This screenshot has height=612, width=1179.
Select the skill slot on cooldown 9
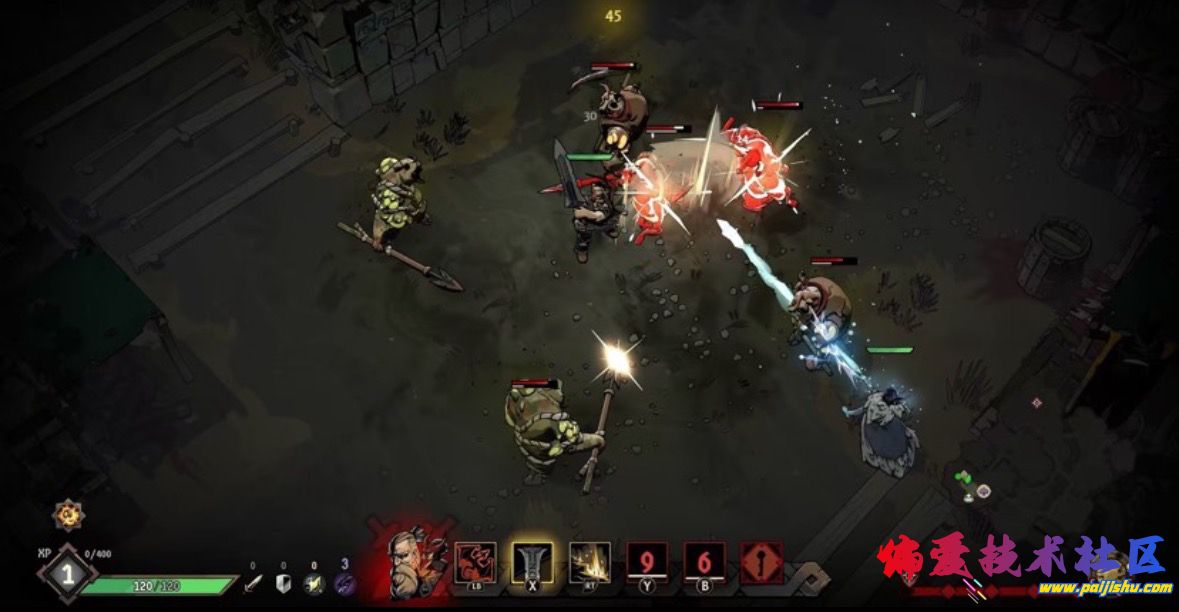(x=647, y=562)
